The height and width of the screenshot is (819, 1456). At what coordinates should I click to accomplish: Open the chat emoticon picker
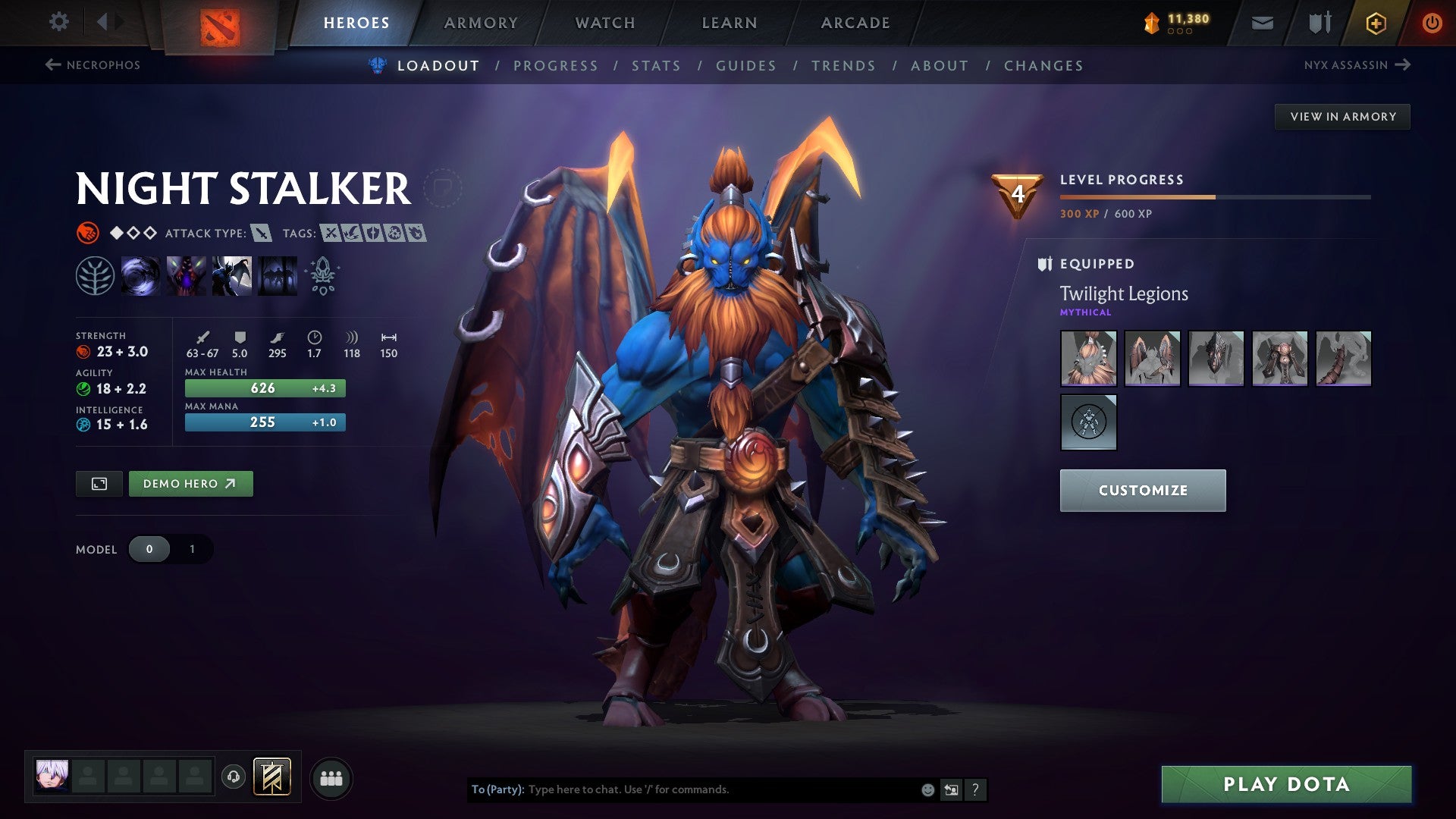(x=926, y=789)
